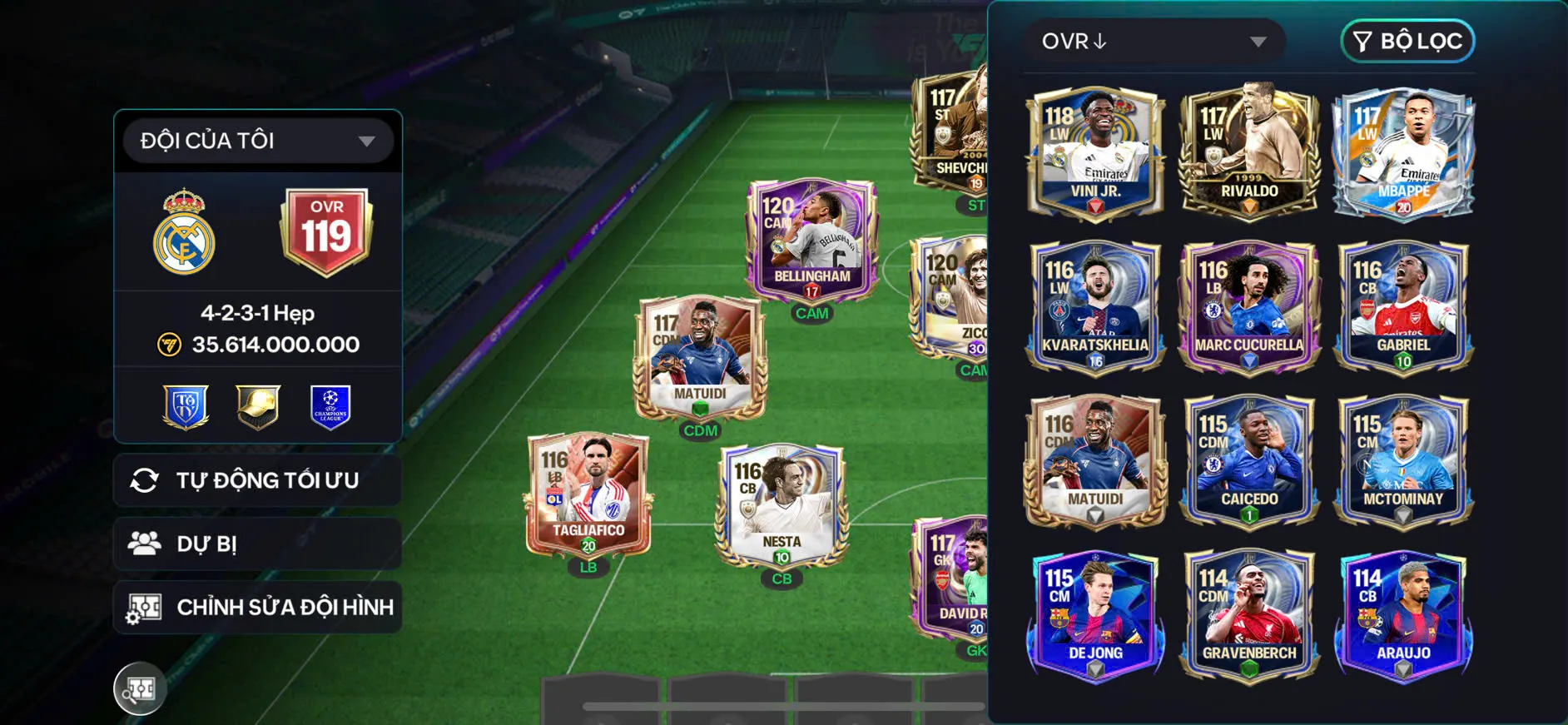Image resolution: width=1568 pixels, height=725 pixels.
Task: Click the Champions League badge icon
Action: click(x=330, y=407)
